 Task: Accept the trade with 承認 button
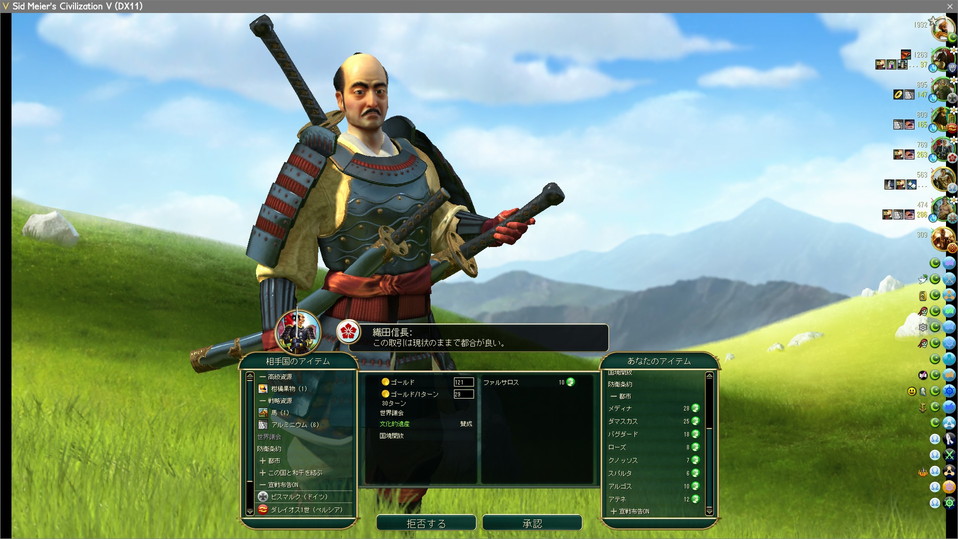pyautogui.click(x=531, y=523)
